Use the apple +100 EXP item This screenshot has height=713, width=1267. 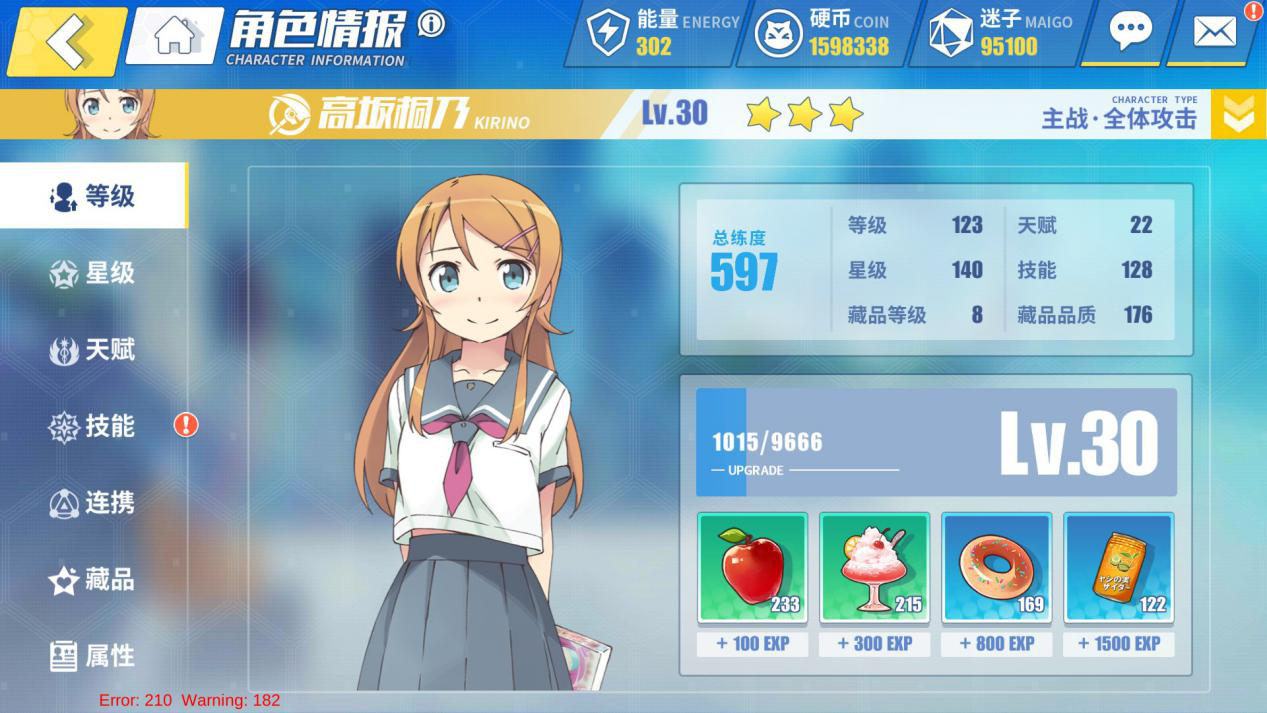coord(752,568)
